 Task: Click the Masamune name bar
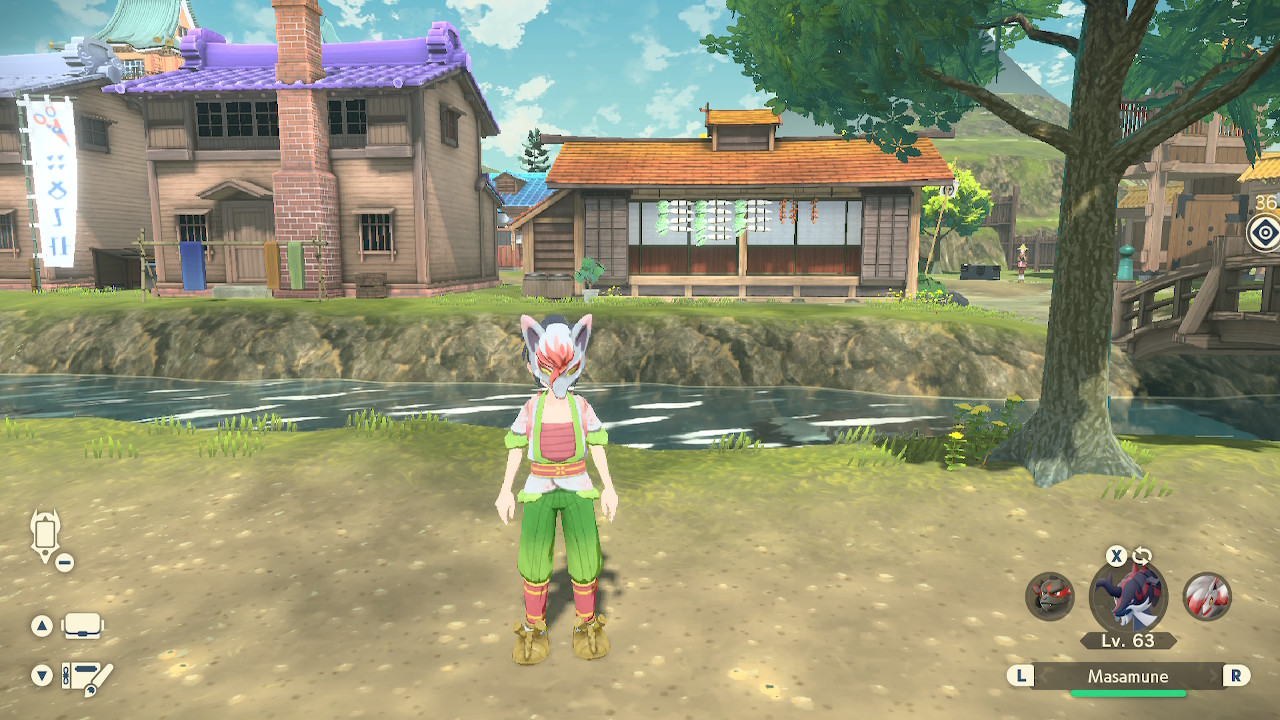[x=1128, y=677]
